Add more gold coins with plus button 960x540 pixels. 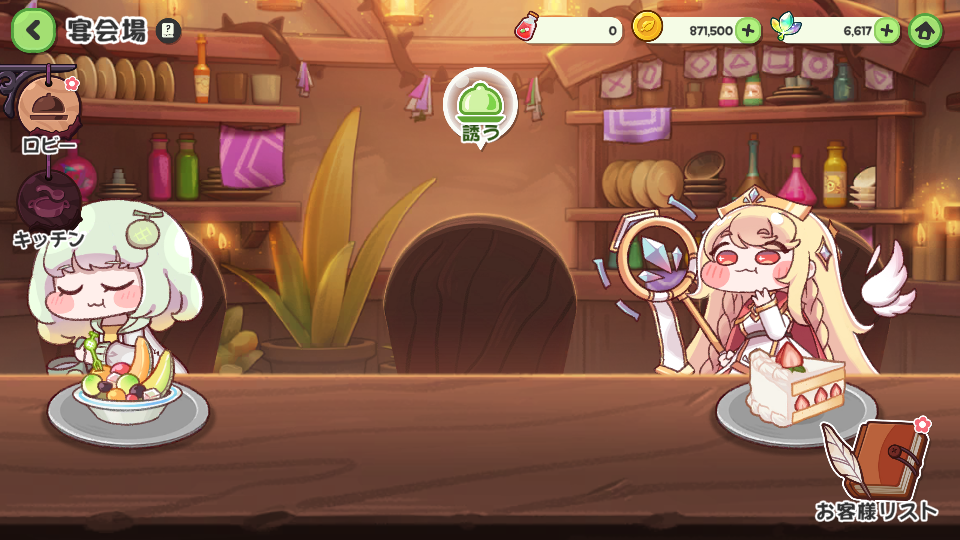pyautogui.click(x=748, y=30)
